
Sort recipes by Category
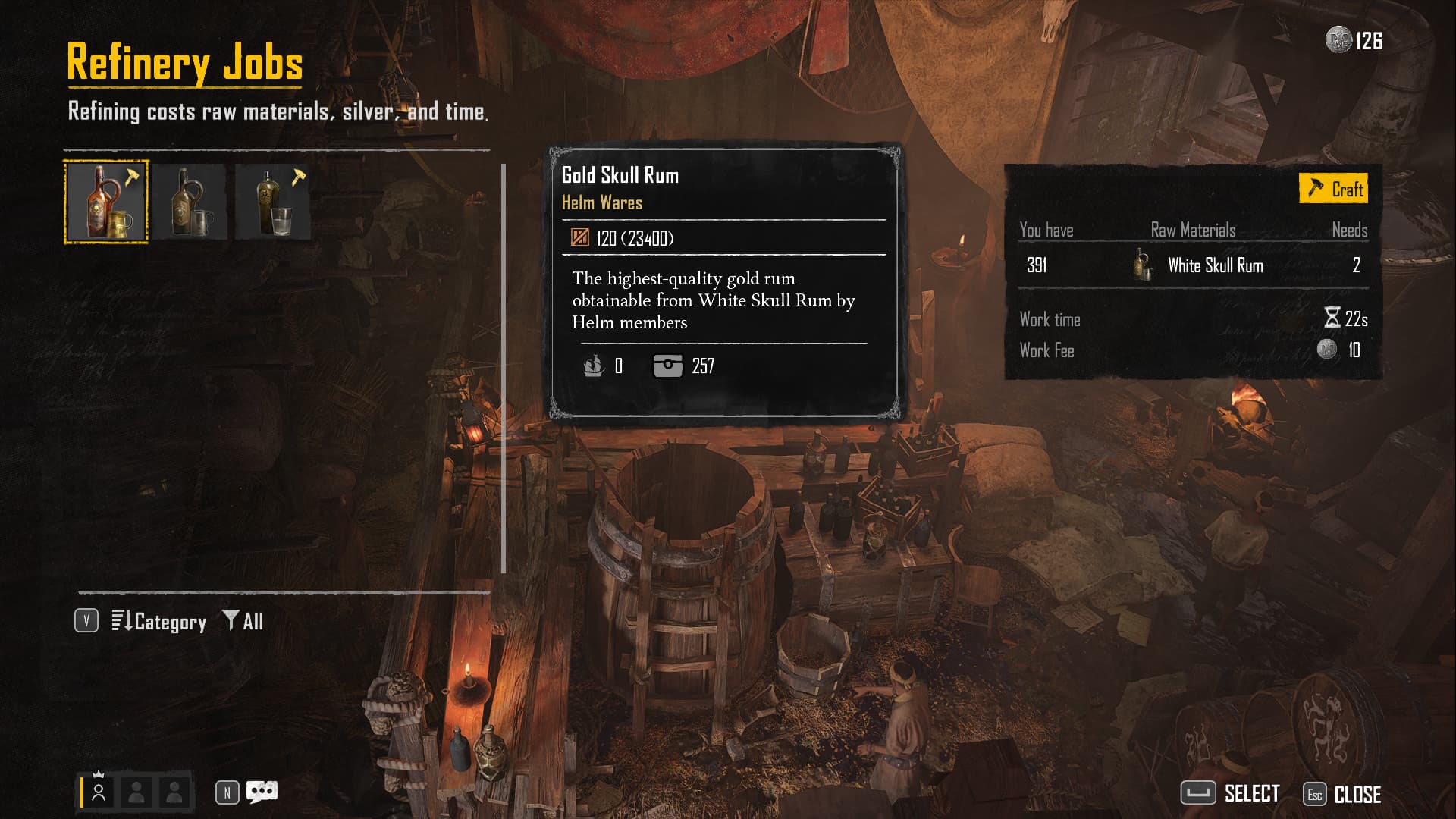click(159, 622)
